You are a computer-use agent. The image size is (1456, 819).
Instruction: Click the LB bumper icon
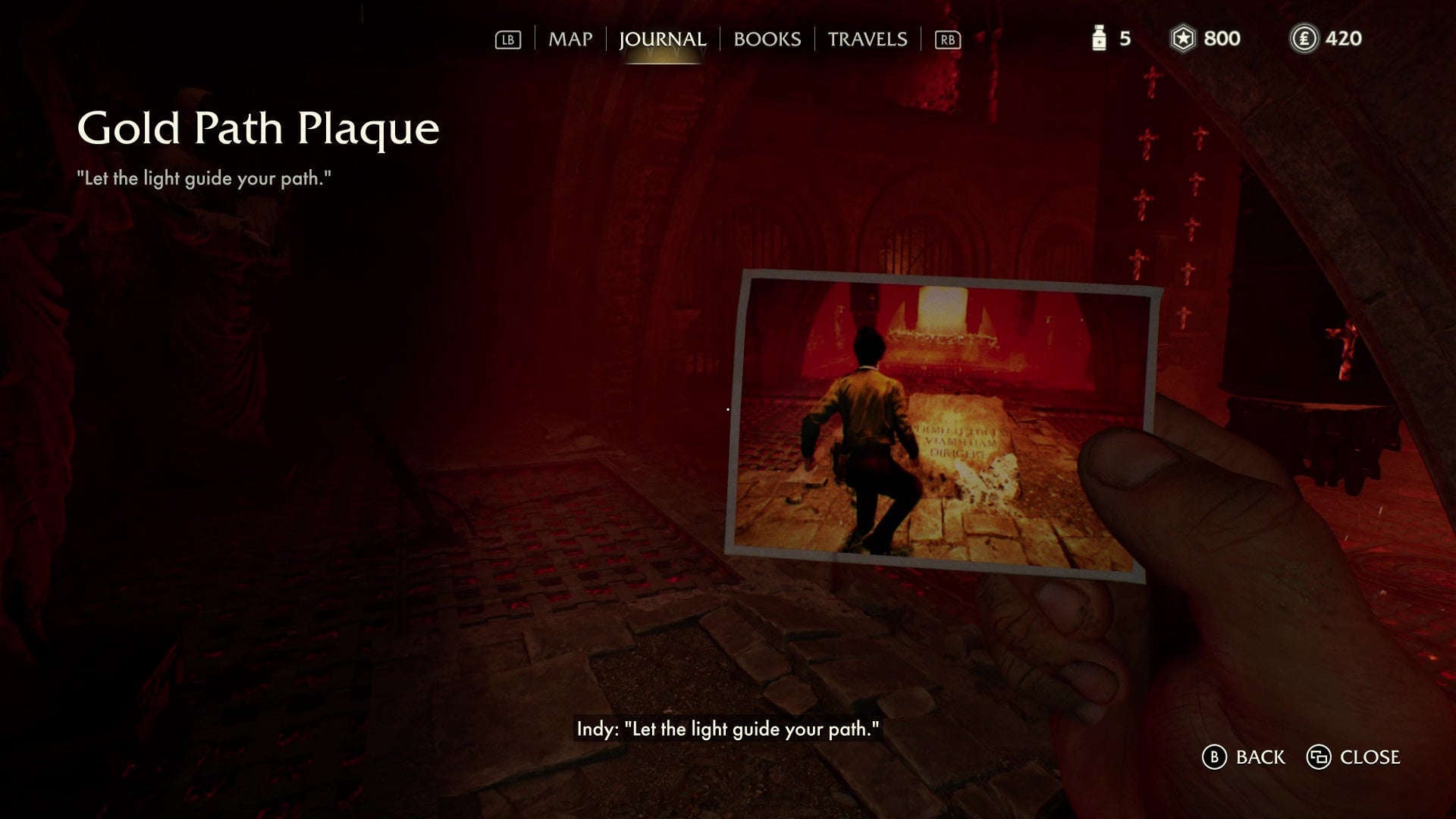tap(510, 39)
